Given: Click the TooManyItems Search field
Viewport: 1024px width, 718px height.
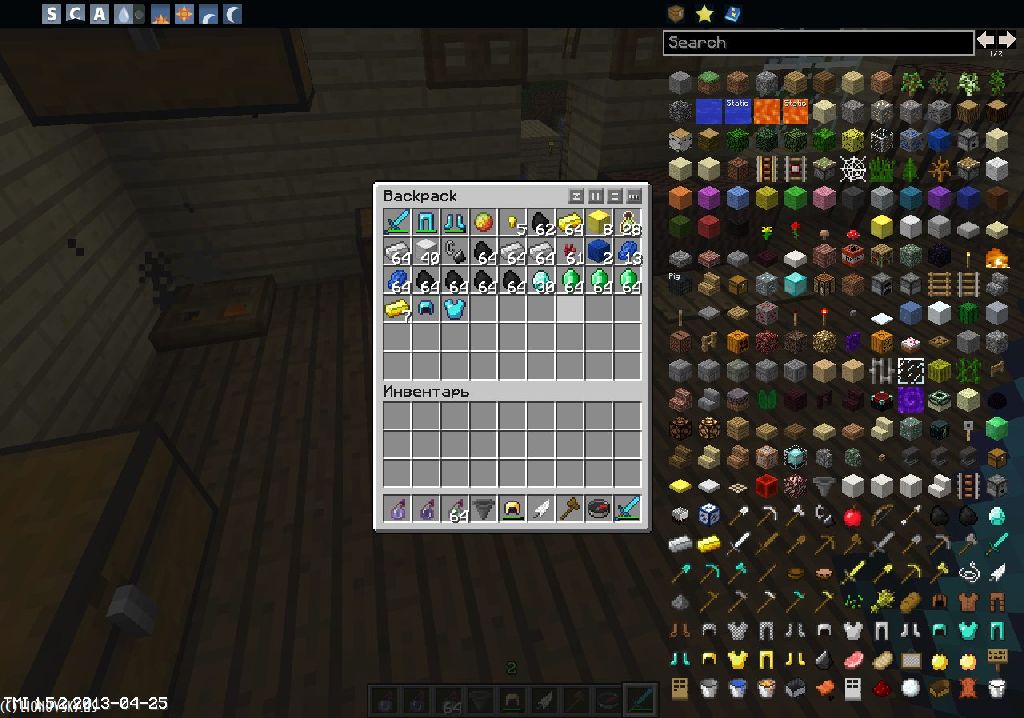Looking at the screenshot, I should click(x=818, y=42).
